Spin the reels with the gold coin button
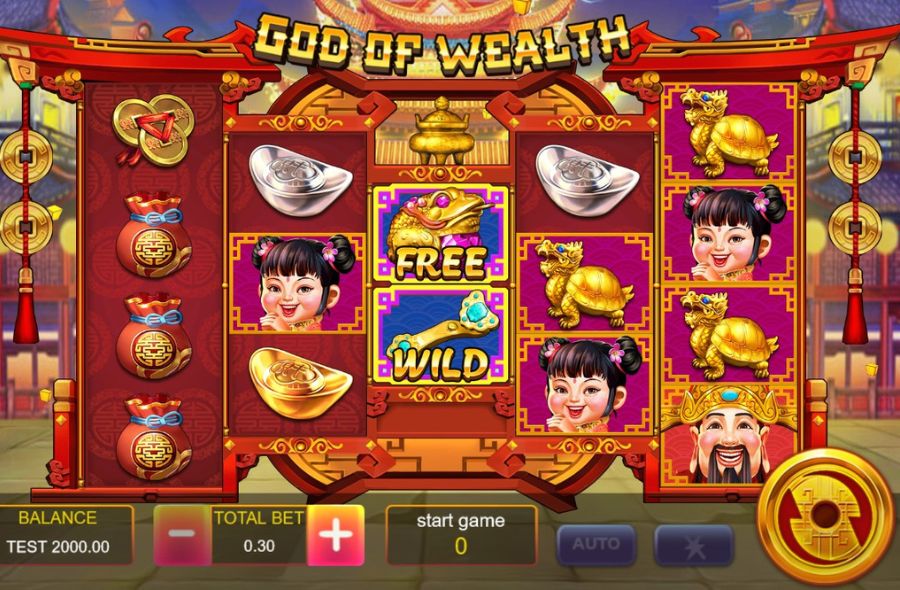This screenshot has height=590, width=900. pos(825,516)
